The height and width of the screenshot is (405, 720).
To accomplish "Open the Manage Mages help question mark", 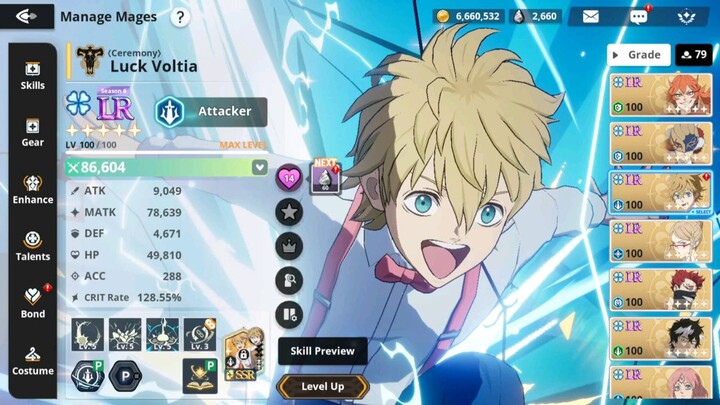I will click(180, 17).
